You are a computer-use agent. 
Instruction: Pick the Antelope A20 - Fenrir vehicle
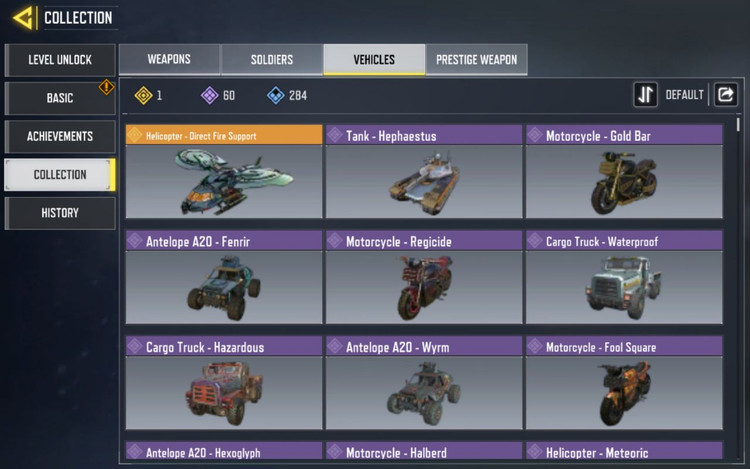tap(224, 277)
